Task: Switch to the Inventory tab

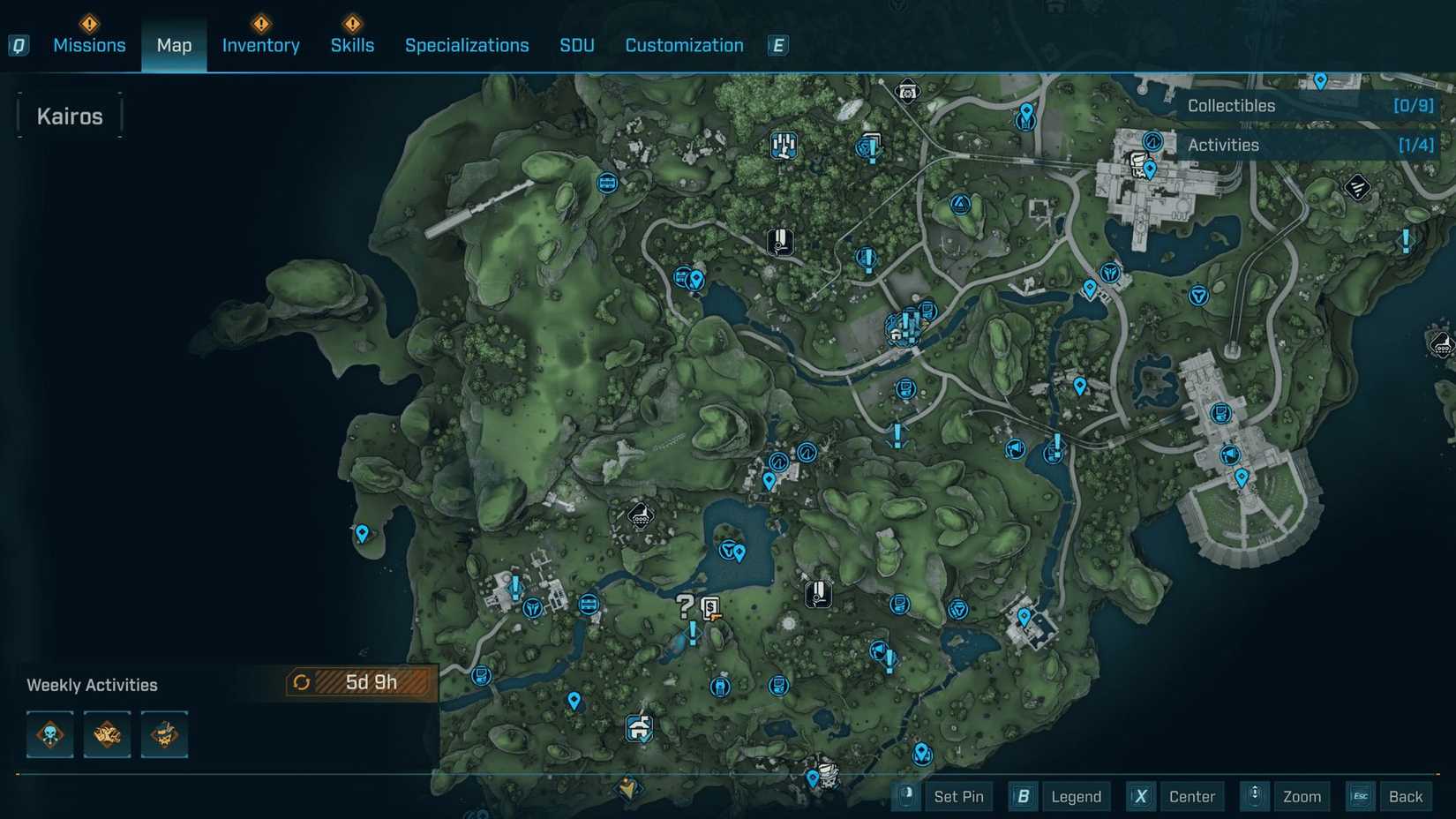Action: [x=260, y=45]
